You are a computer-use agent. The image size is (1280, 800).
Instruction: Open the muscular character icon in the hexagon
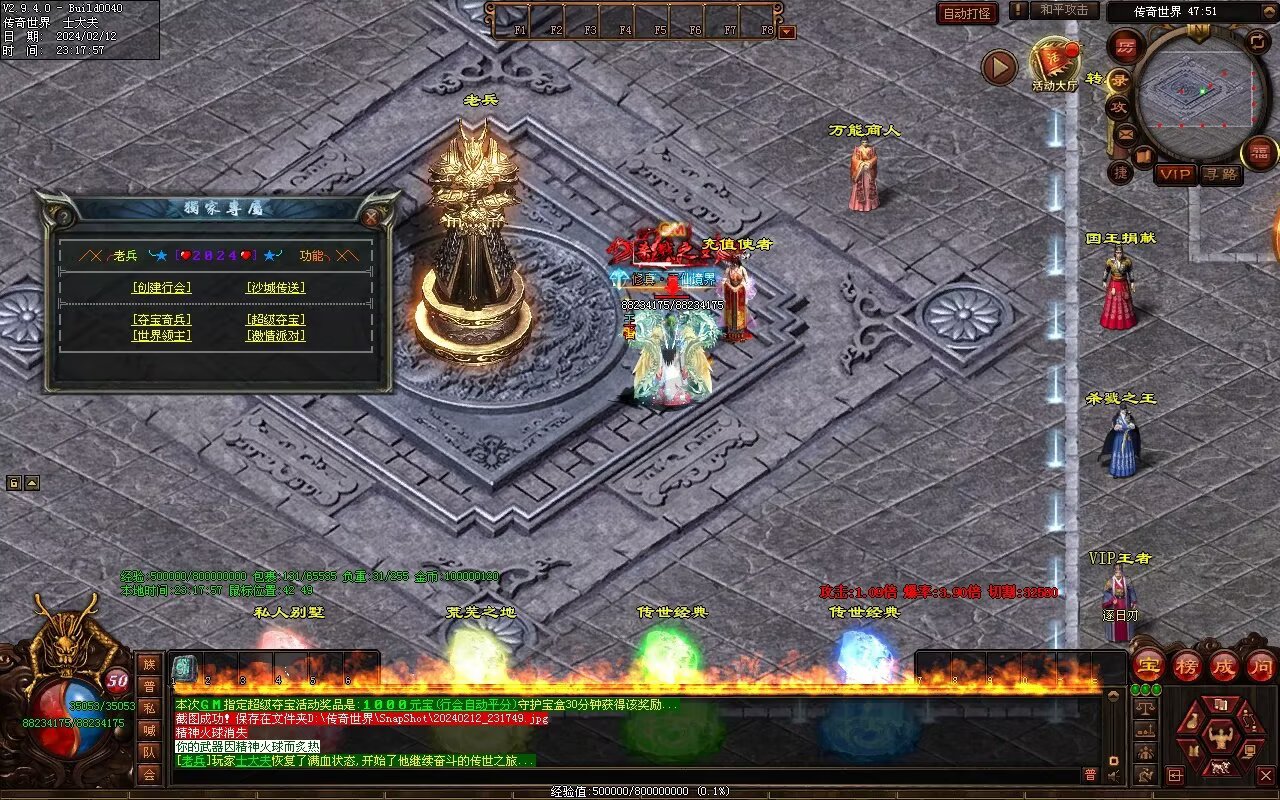coord(1220,738)
